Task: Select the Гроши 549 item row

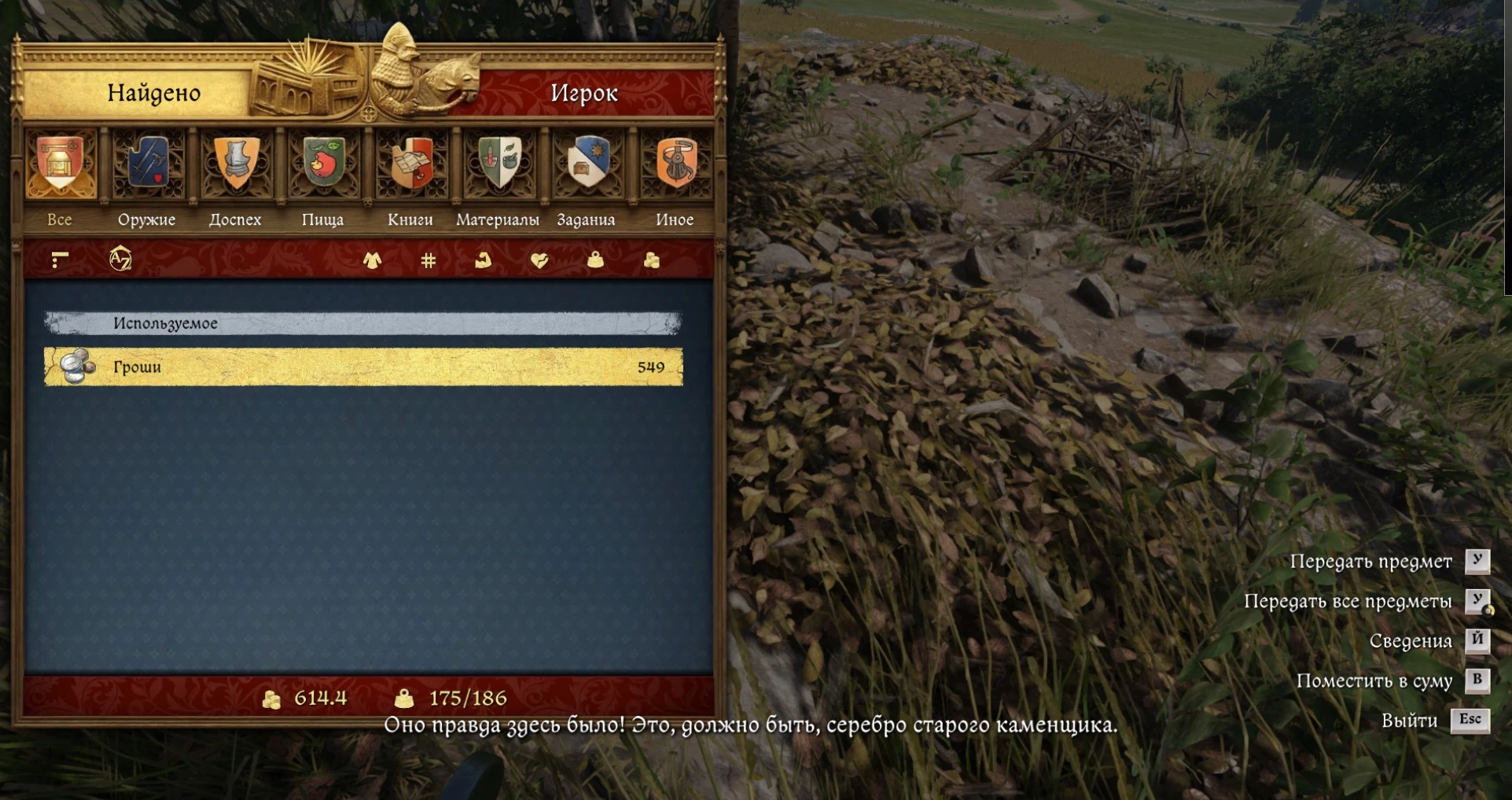Action: pos(363,367)
